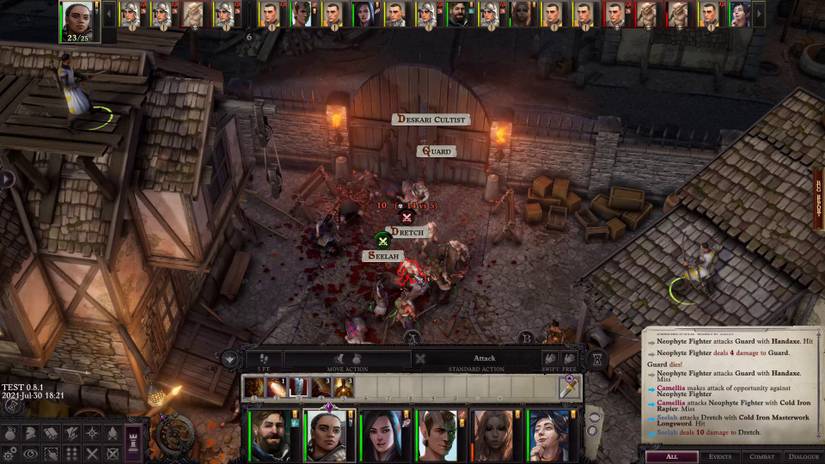This screenshot has height=464, width=825.
Task: Click the Attack standard action button
Action: click(x=484, y=358)
